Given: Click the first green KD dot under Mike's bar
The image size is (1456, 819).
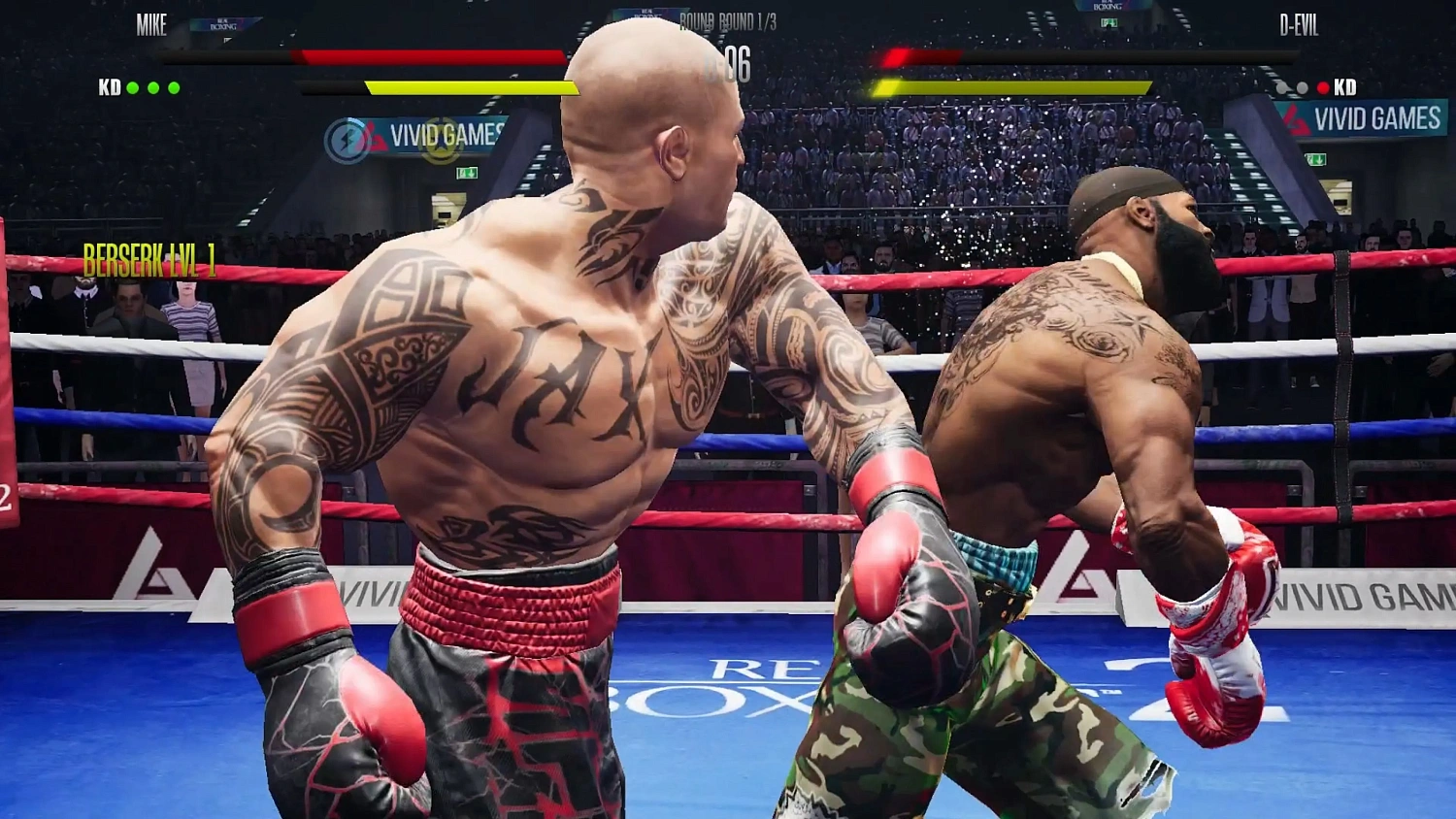Looking at the screenshot, I should 132,87.
